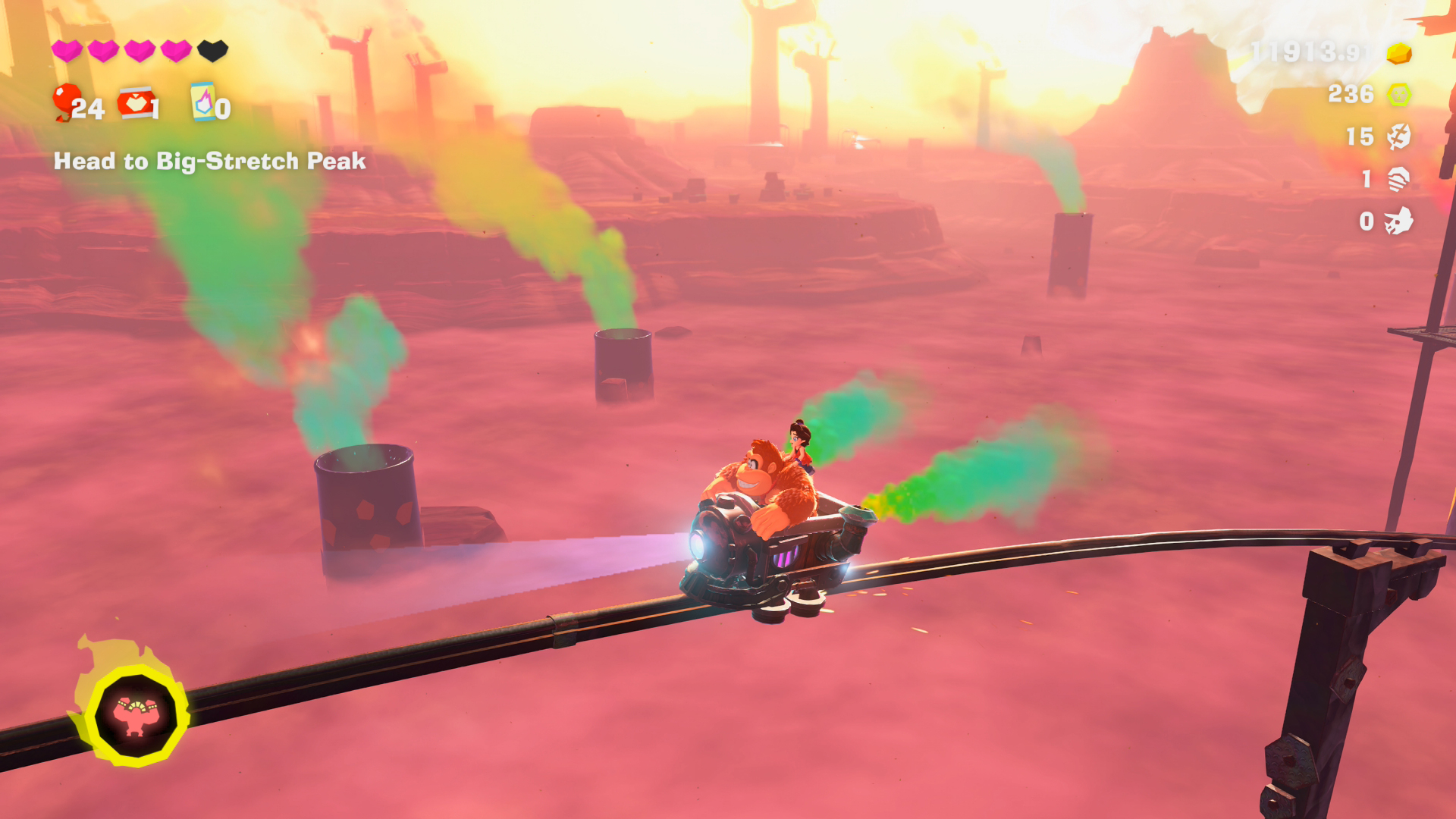Choose the horned skull fossil icon
This screenshot has width=1456, height=819.
[x=1398, y=221]
